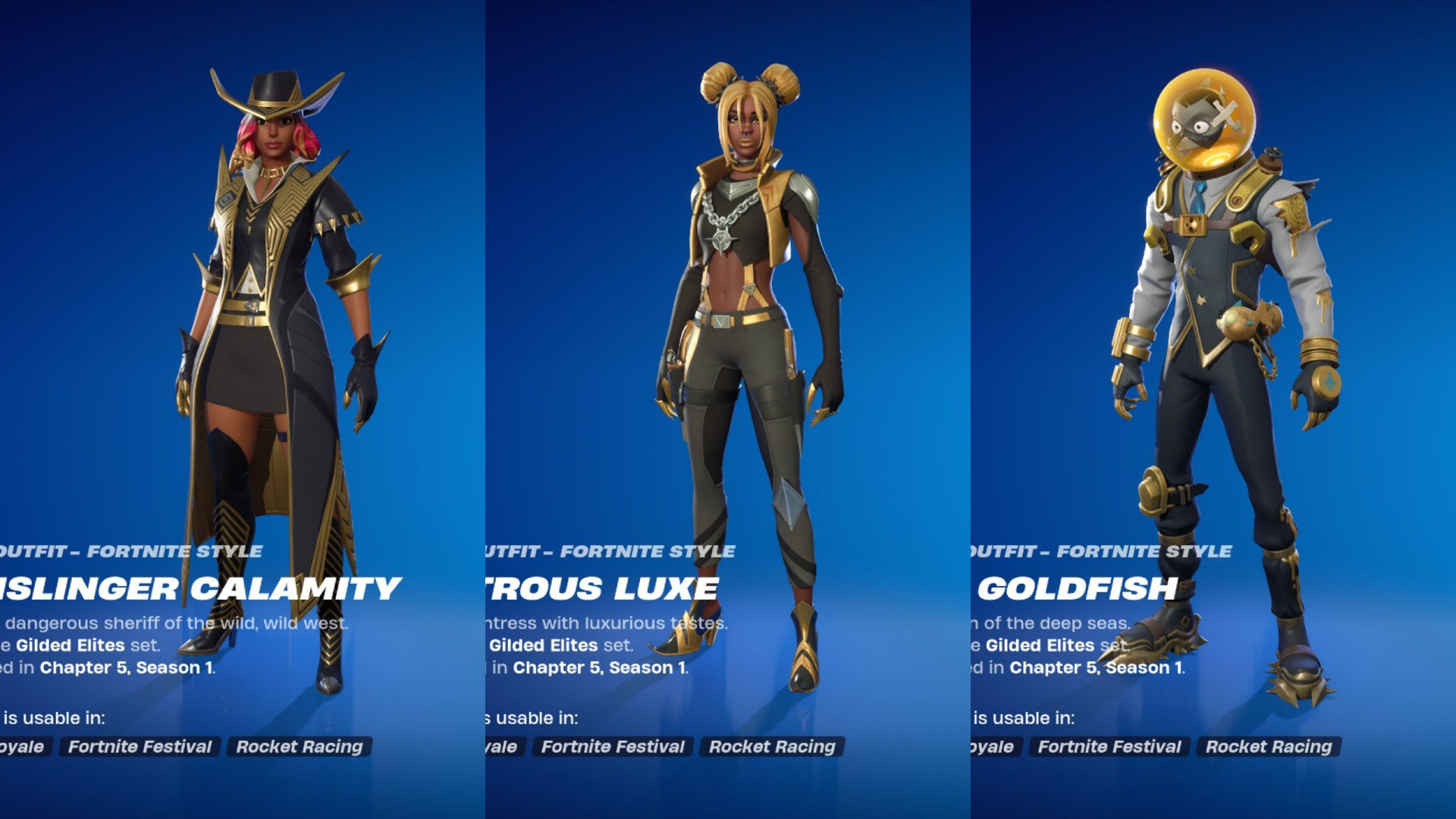Viewport: 1456px width, 819px height.
Task: Select the Fortnite Festival tag under Lustrous Luxe
Action: pos(612,747)
